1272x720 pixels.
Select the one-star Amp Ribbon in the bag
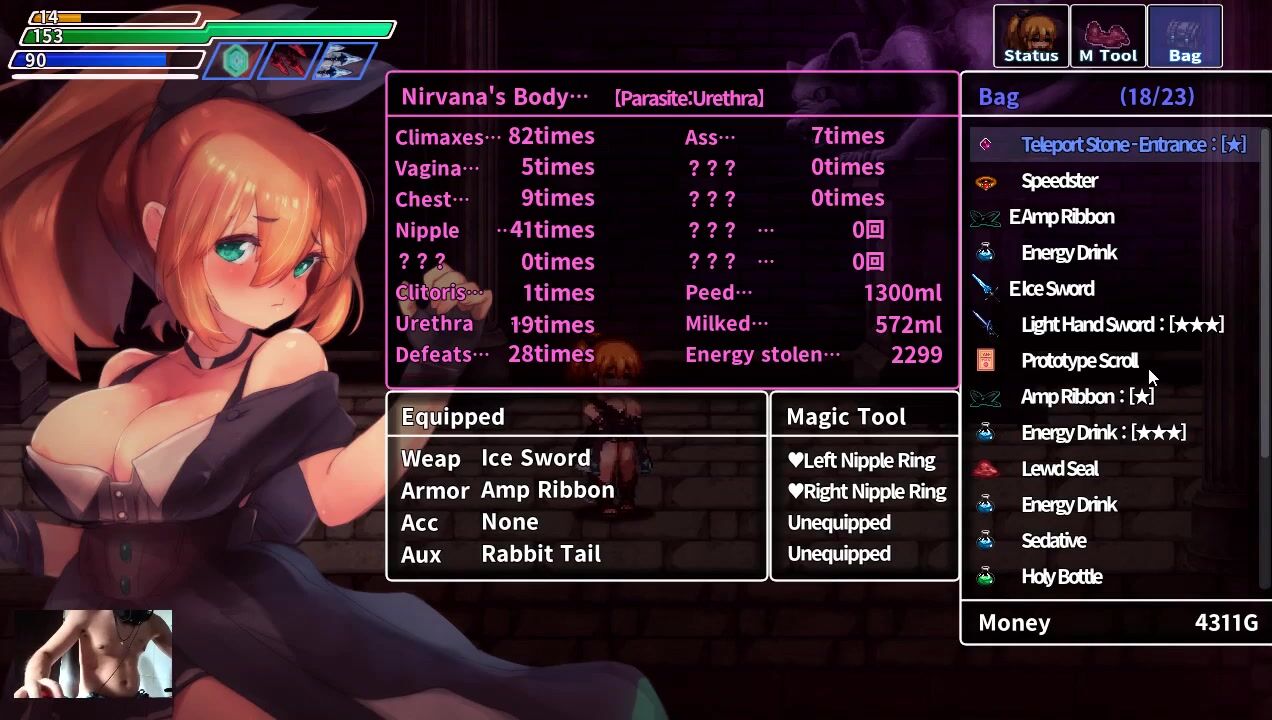coord(1087,397)
